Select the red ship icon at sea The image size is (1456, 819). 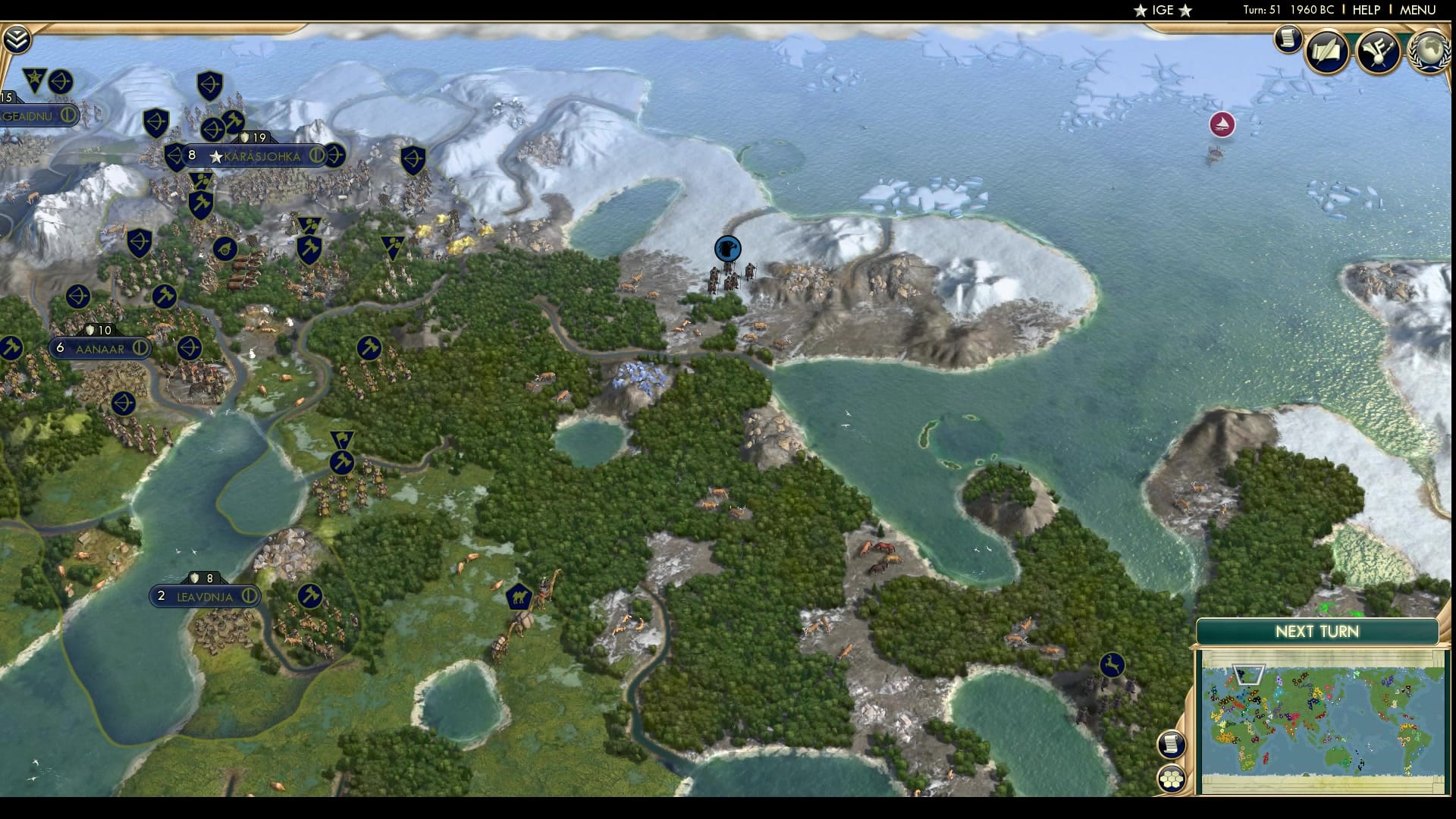pos(1222,125)
